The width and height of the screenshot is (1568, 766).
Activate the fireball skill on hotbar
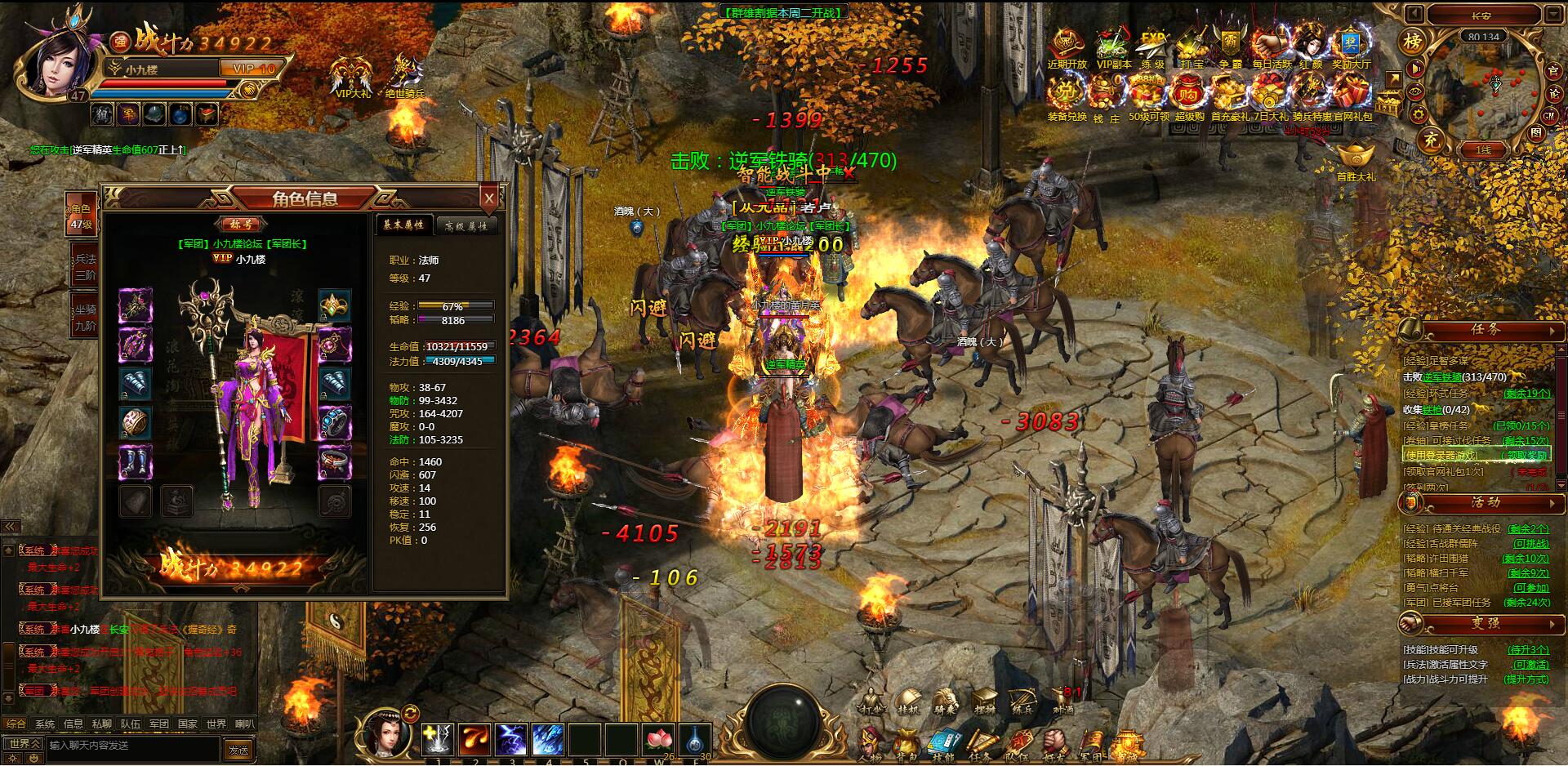coord(475,740)
